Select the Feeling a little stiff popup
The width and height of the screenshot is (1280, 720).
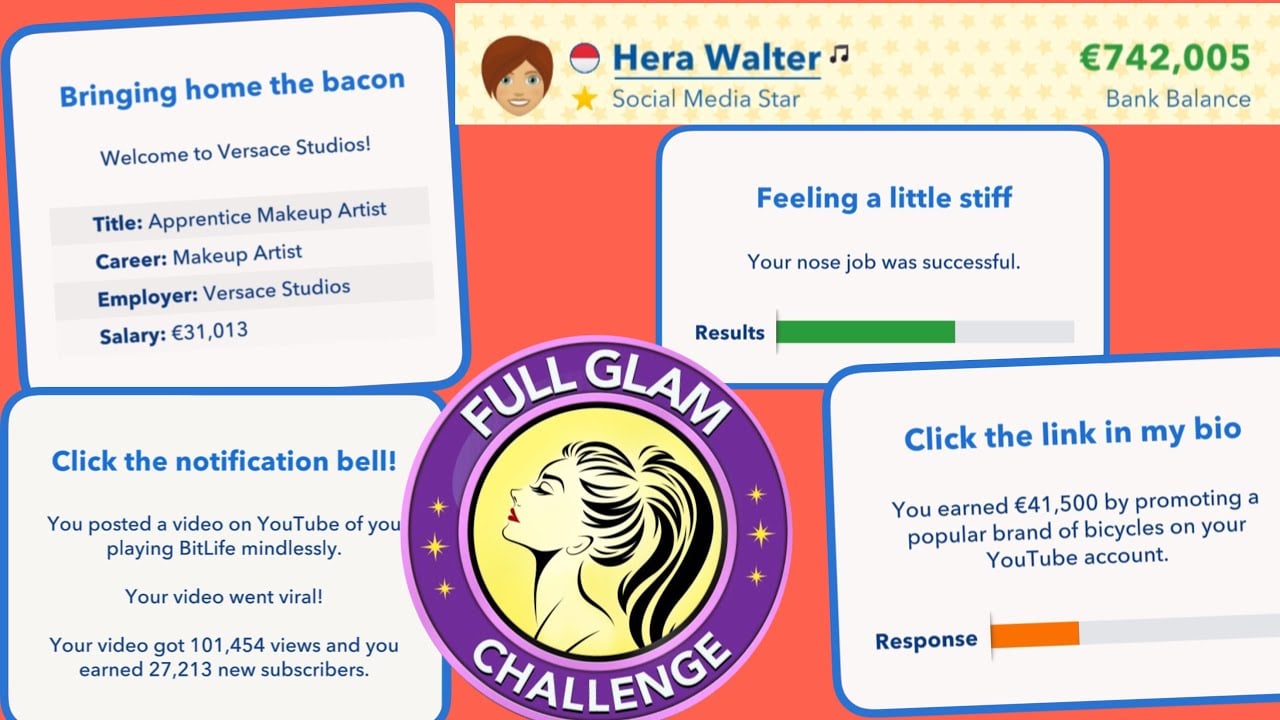pyautogui.click(x=884, y=198)
